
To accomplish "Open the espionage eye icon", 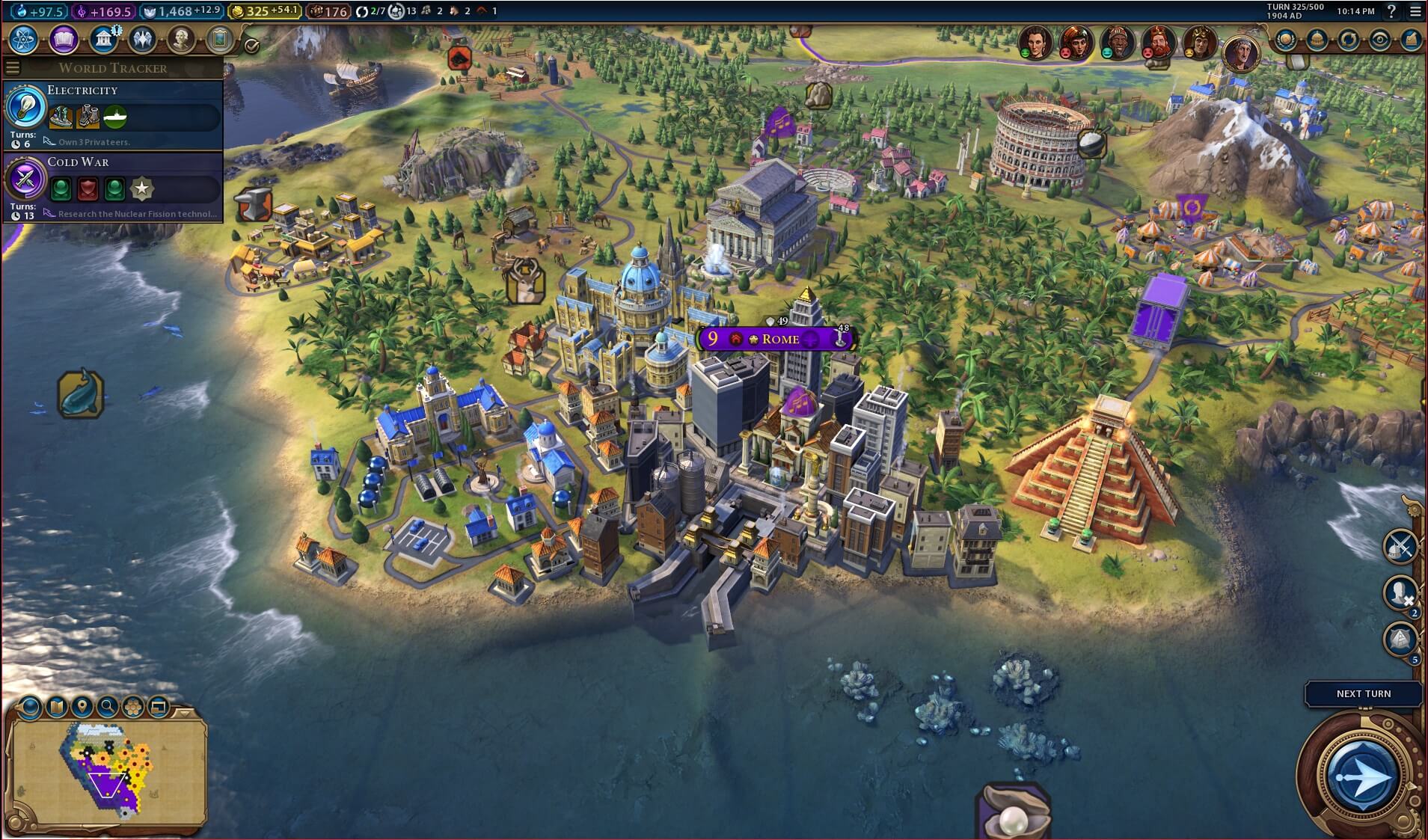I will (x=1380, y=40).
